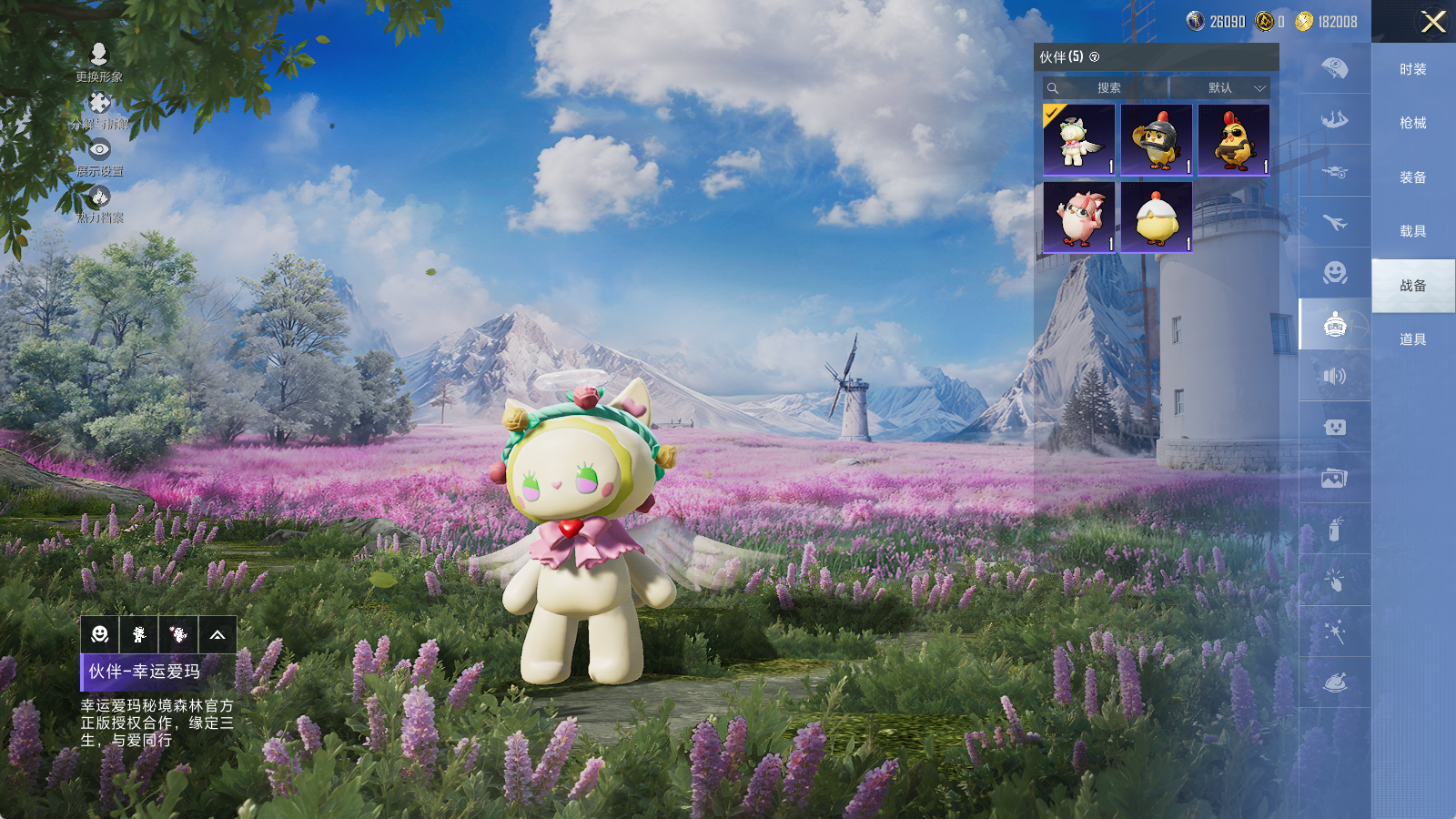Click the 搜索 search field
The image size is (1456, 819).
(1107, 88)
